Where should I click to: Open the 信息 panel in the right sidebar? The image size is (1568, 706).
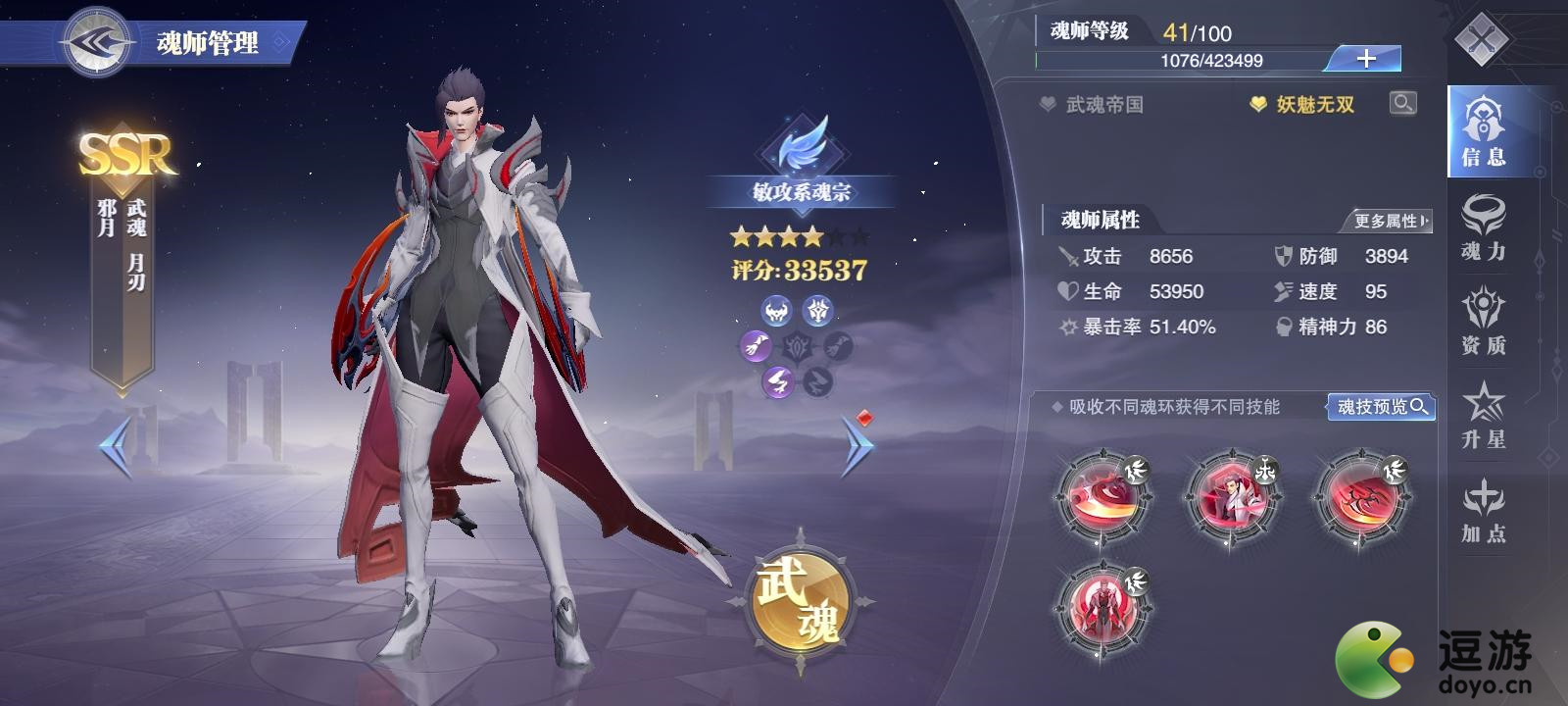pos(1485,137)
